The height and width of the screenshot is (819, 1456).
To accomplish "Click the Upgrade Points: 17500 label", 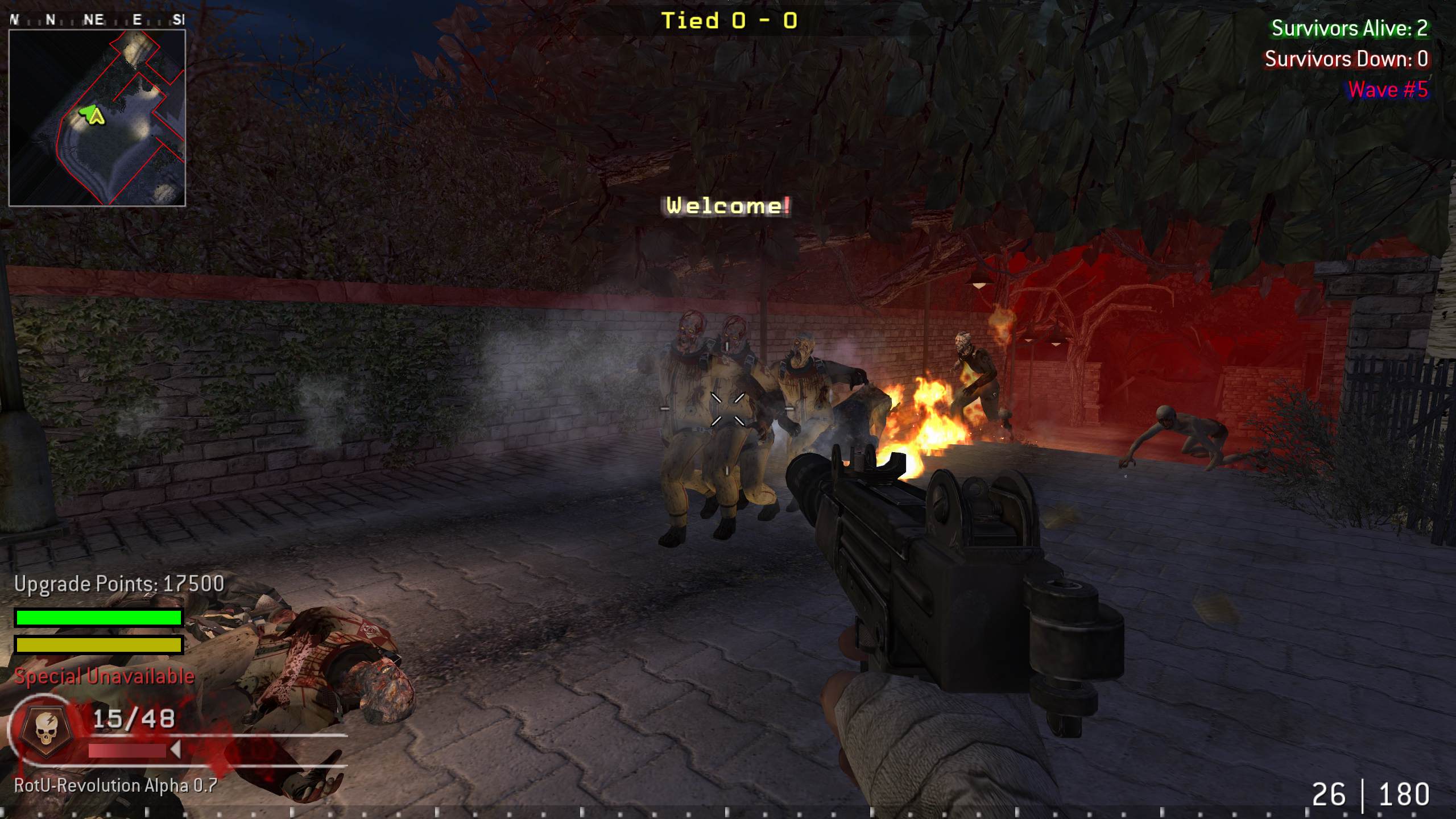I will point(119,584).
